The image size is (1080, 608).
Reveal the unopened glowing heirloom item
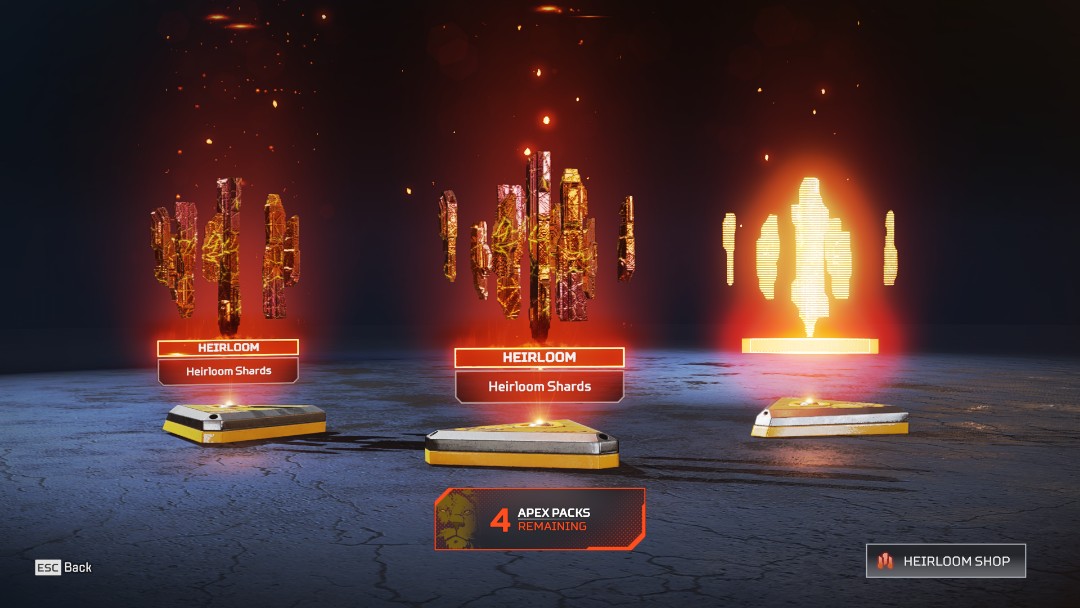809,260
